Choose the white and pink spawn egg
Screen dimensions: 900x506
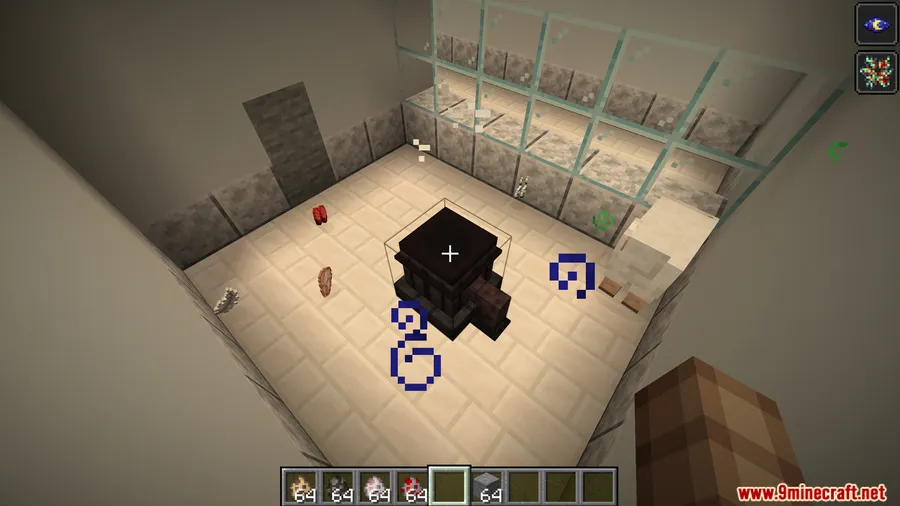375,486
